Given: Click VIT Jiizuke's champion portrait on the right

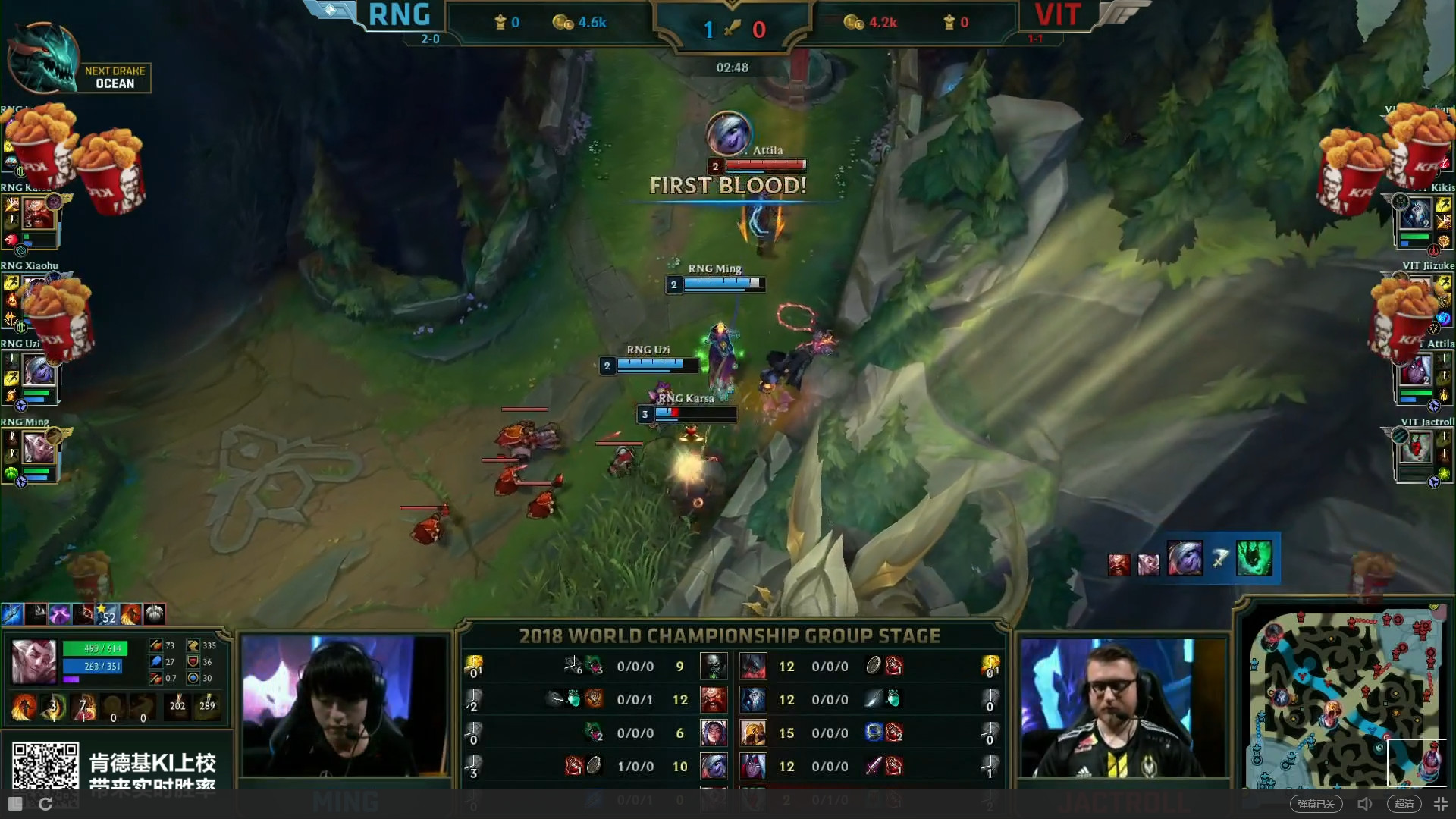Looking at the screenshot, I should 1417,302.
